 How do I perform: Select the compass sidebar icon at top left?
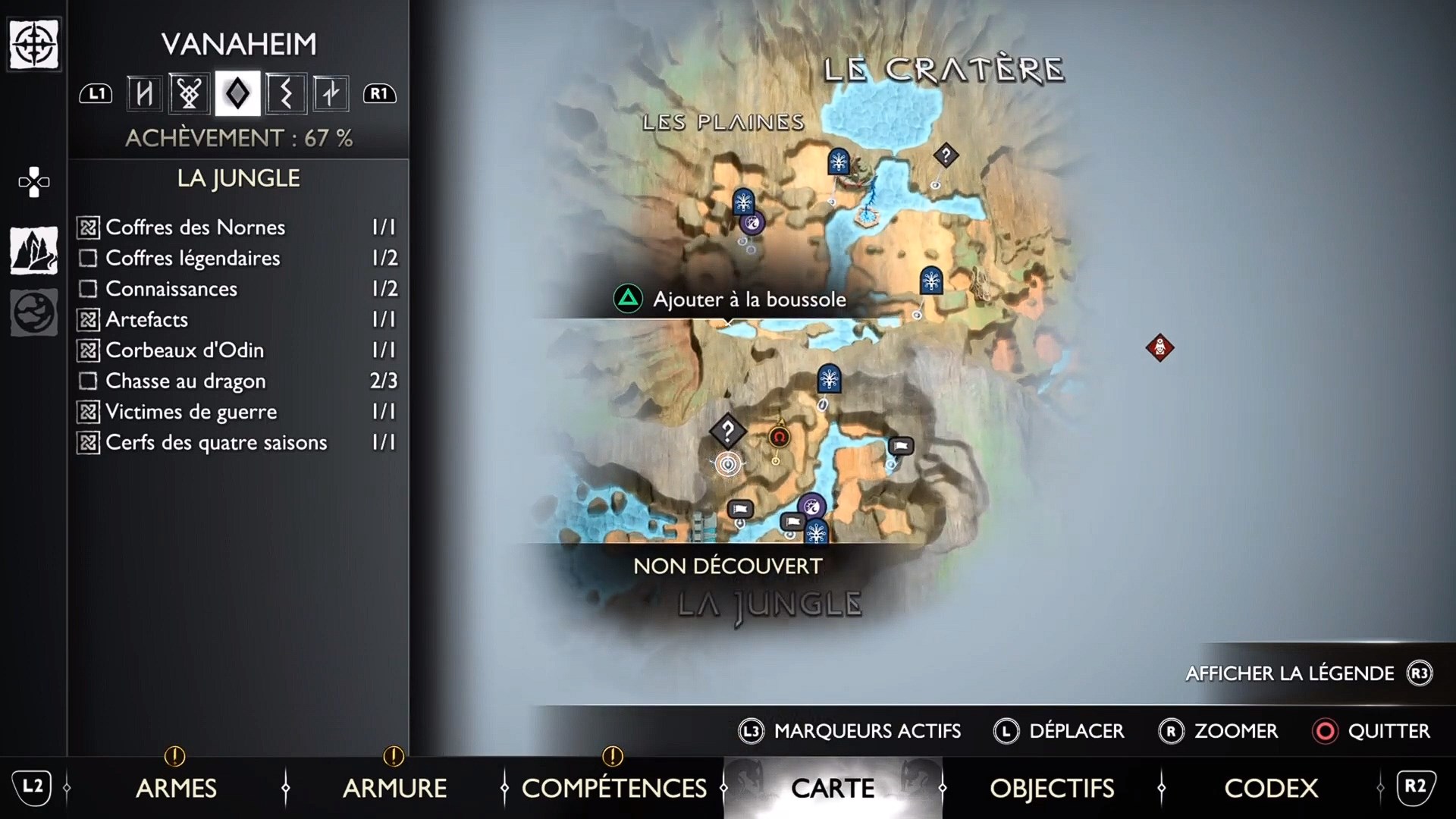[33, 44]
